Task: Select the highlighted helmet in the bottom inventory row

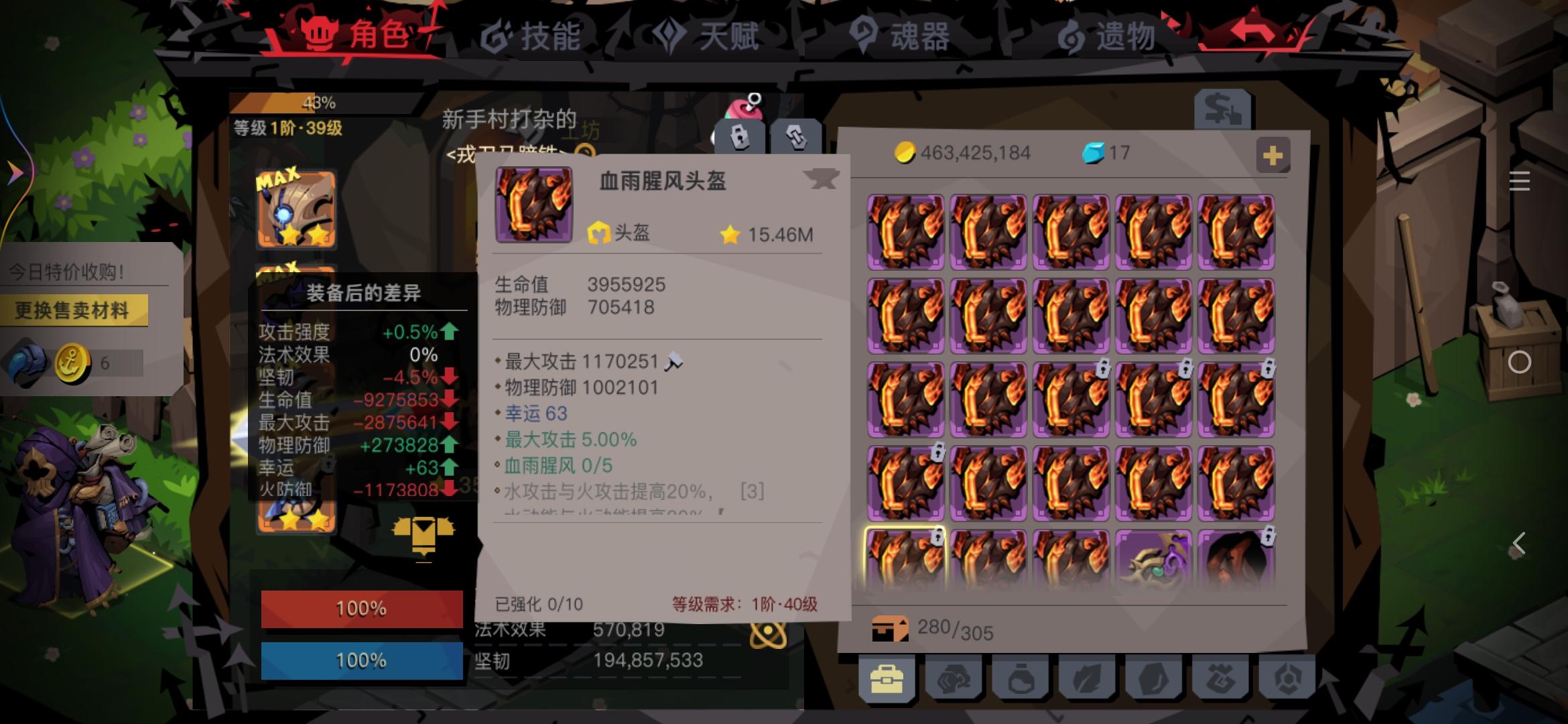Action: tap(905, 556)
